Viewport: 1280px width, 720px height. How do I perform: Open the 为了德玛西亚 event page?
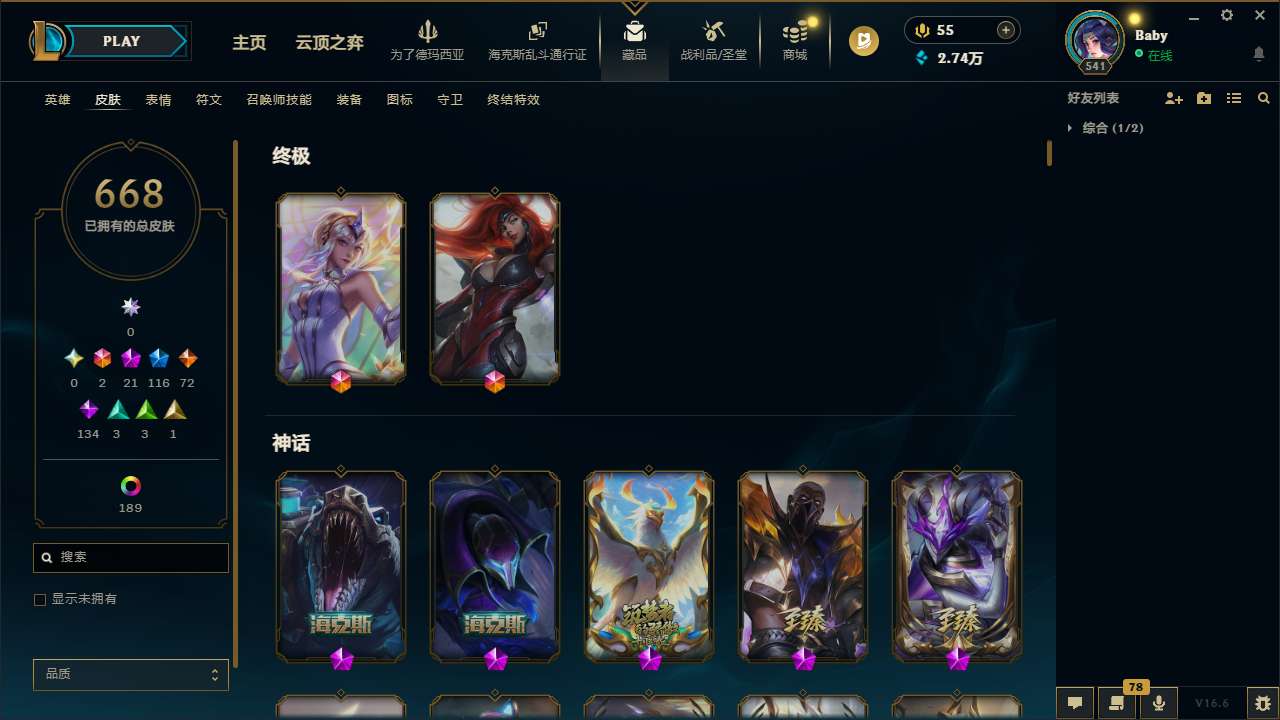pos(428,44)
